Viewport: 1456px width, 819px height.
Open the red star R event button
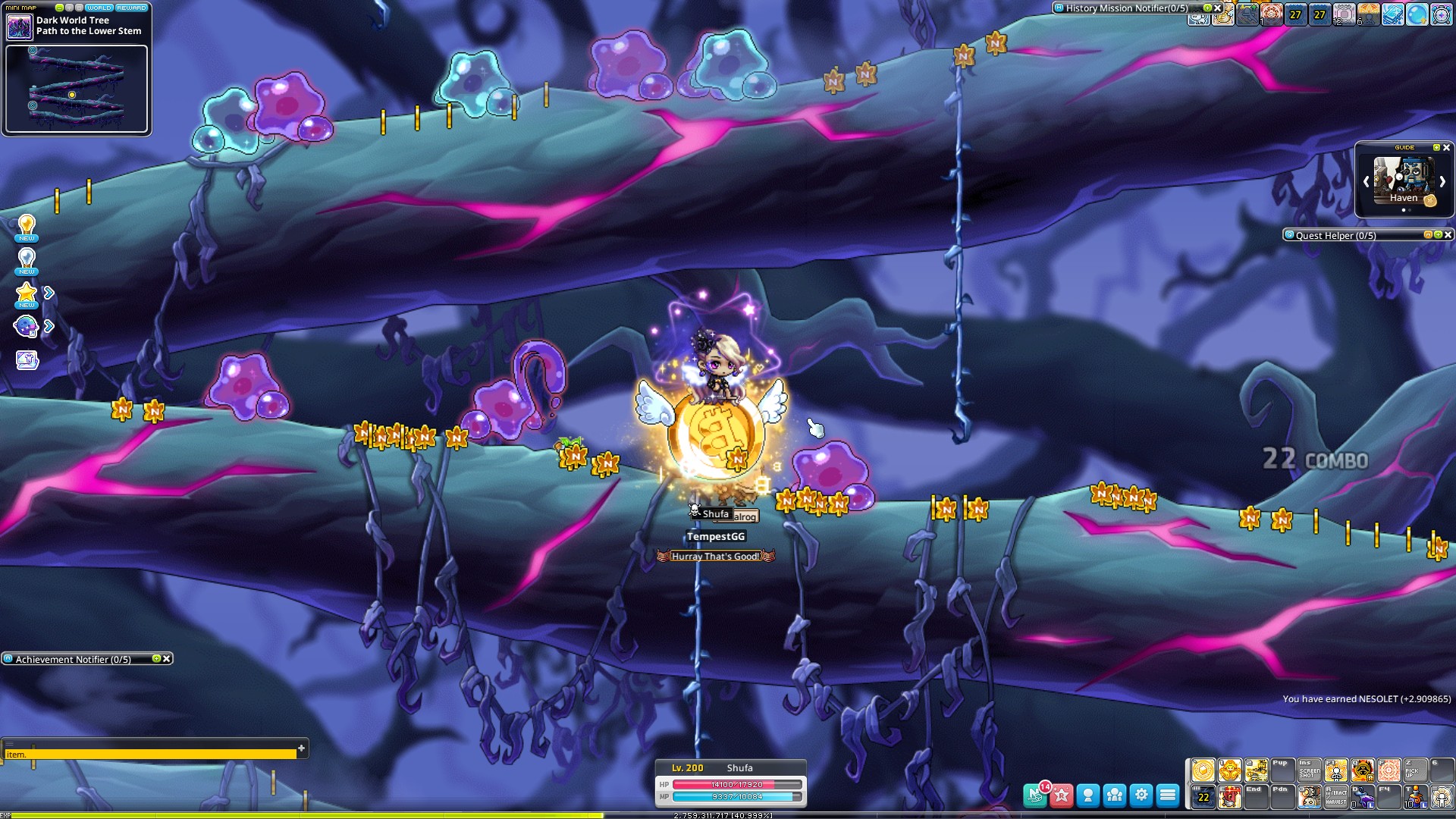(x=1062, y=795)
